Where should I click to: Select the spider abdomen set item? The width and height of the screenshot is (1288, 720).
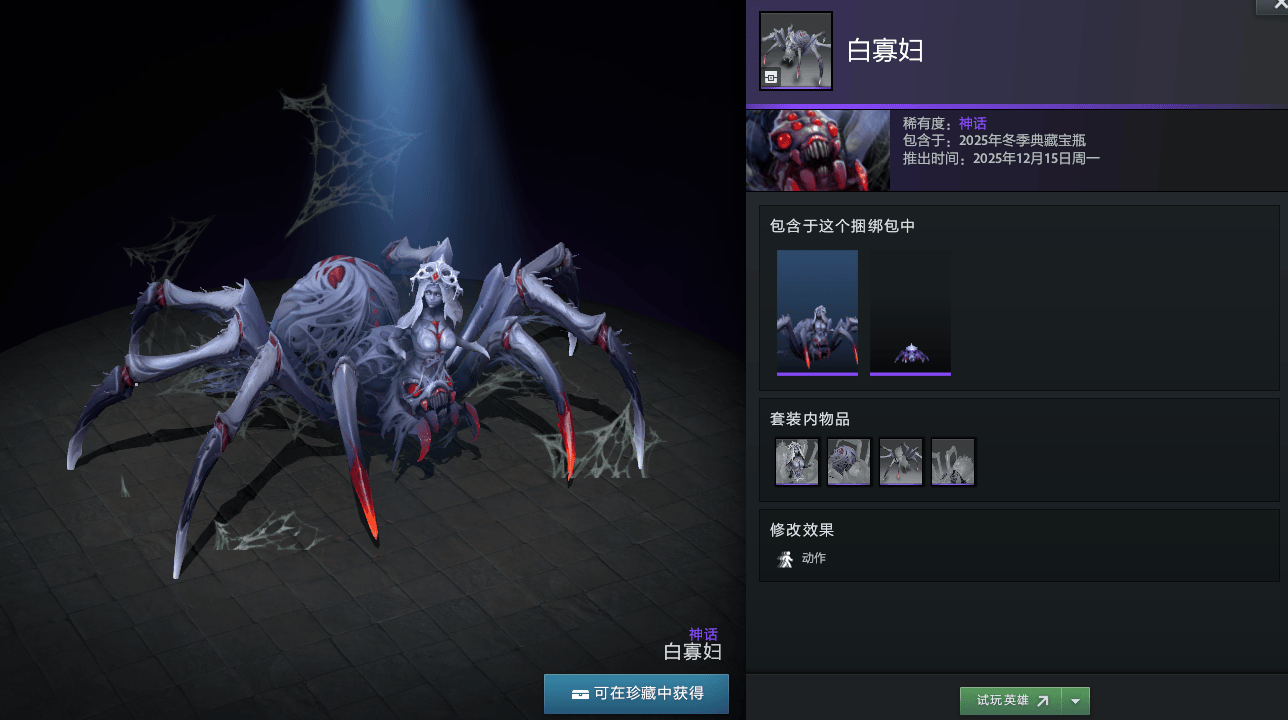849,462
